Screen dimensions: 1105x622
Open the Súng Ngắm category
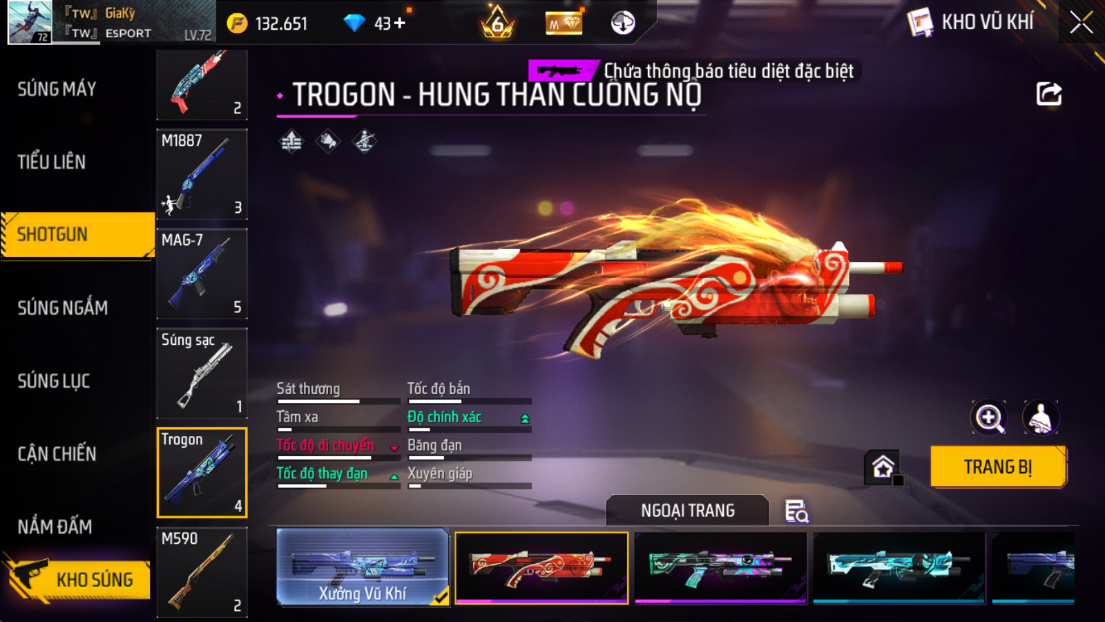(x=62, y=308)
